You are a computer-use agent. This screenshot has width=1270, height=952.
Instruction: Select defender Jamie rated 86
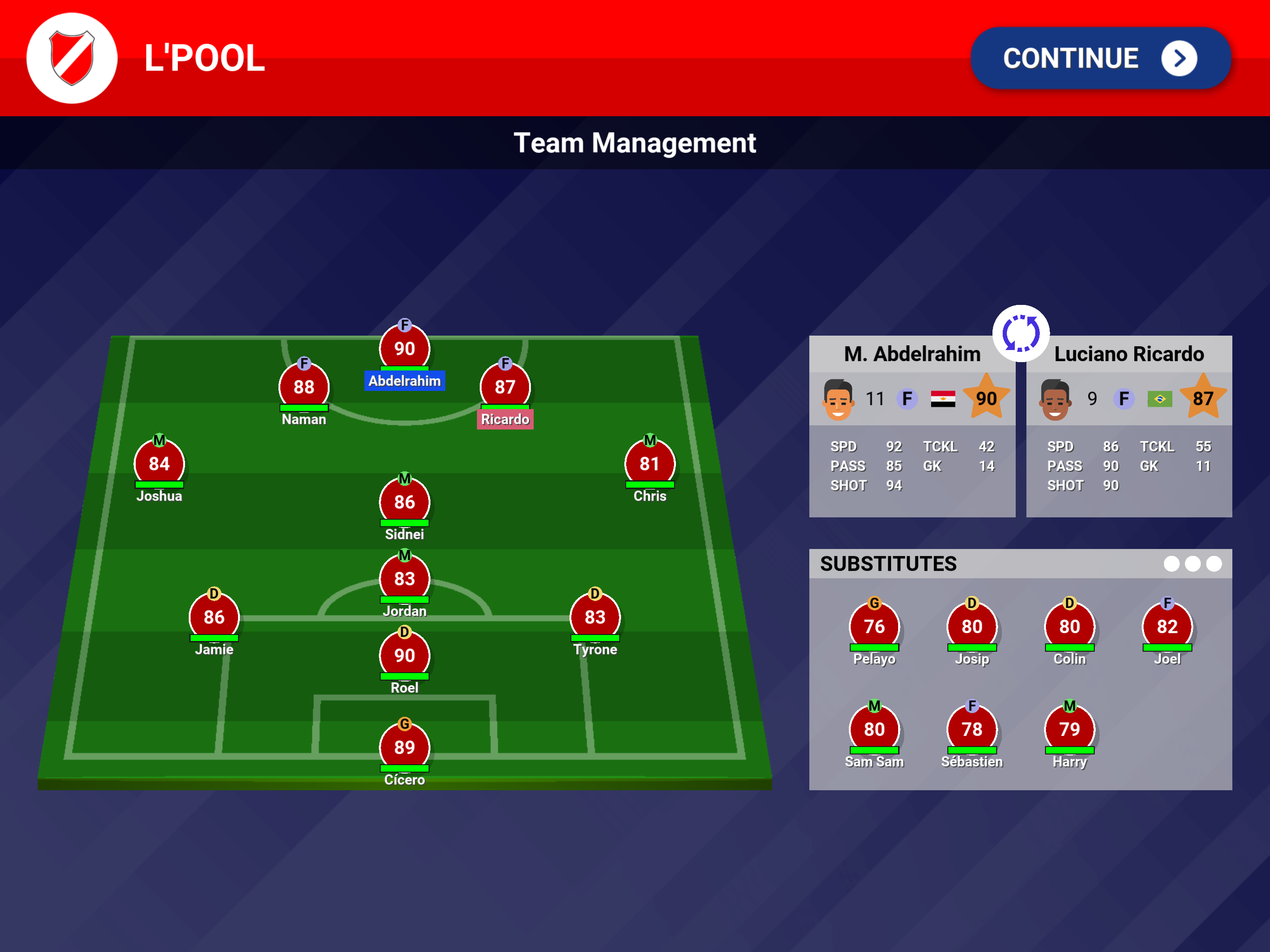[213, 617]
